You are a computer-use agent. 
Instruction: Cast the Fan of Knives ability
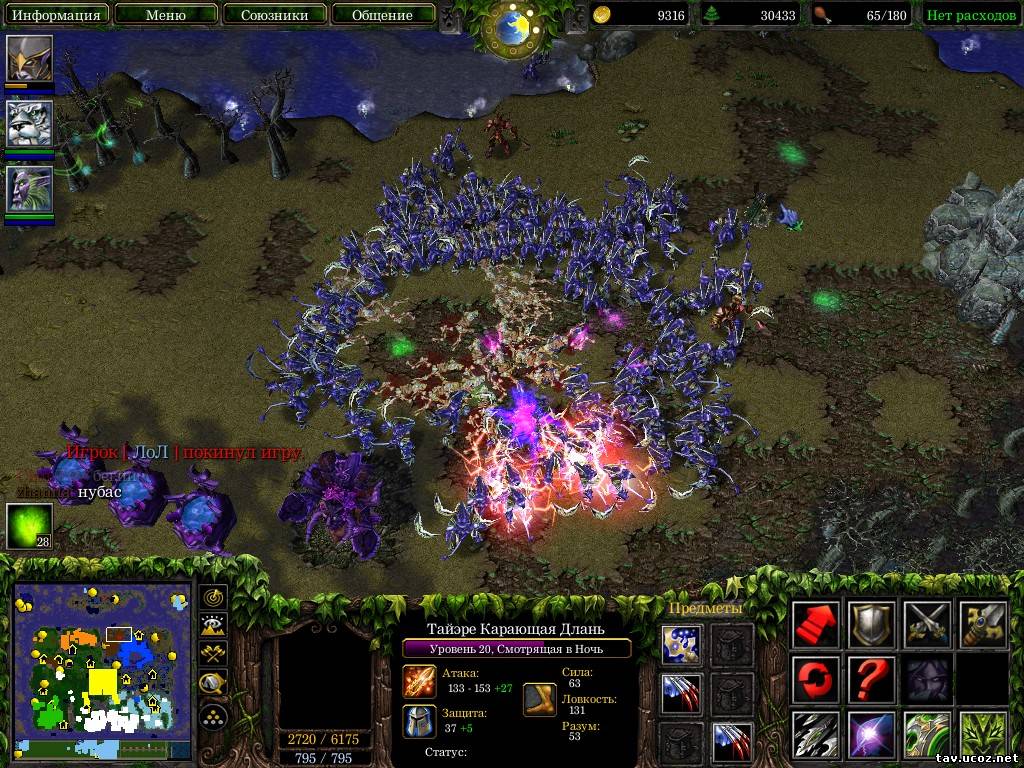815,735
